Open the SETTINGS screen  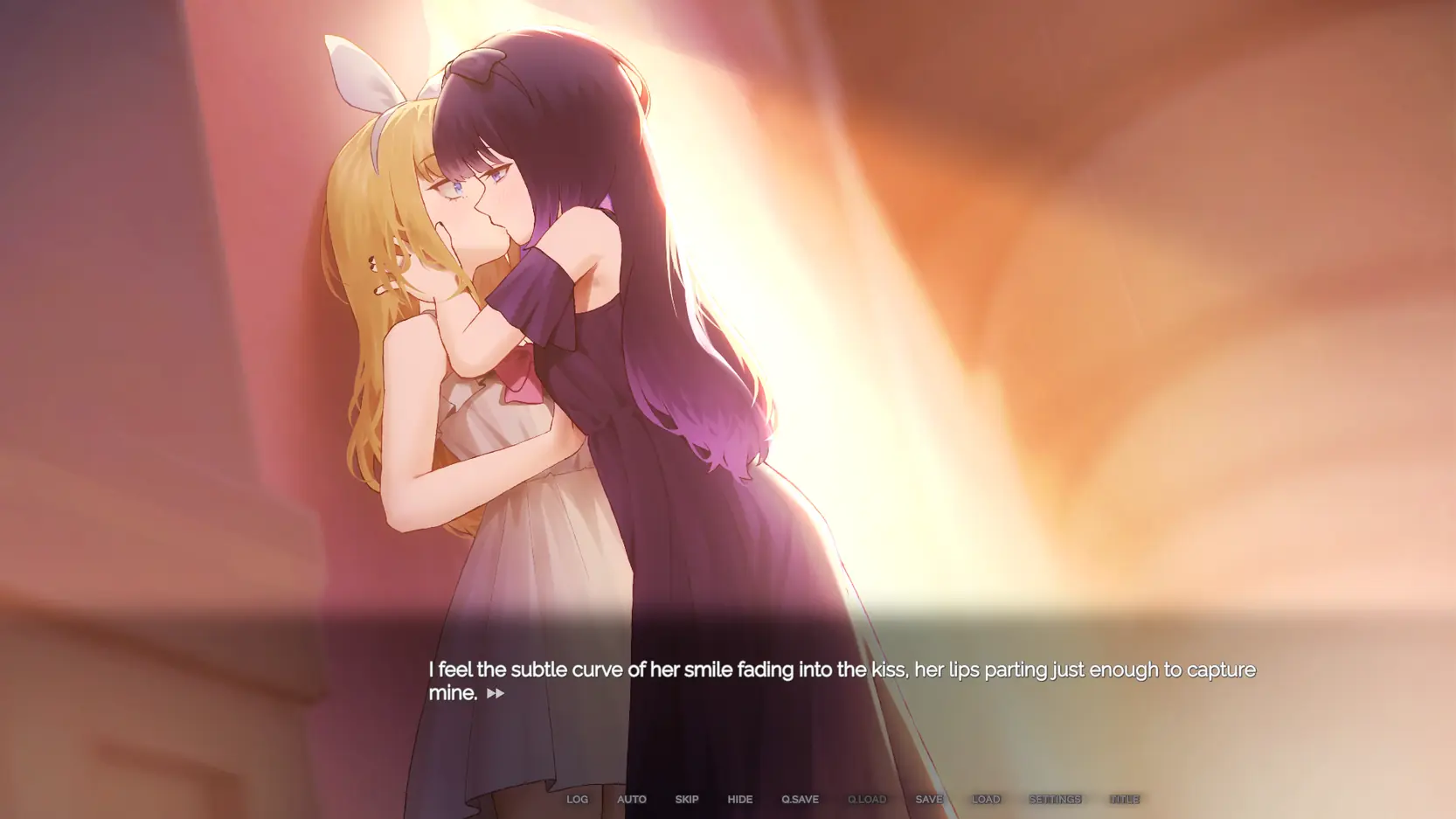pos(1055,799)
